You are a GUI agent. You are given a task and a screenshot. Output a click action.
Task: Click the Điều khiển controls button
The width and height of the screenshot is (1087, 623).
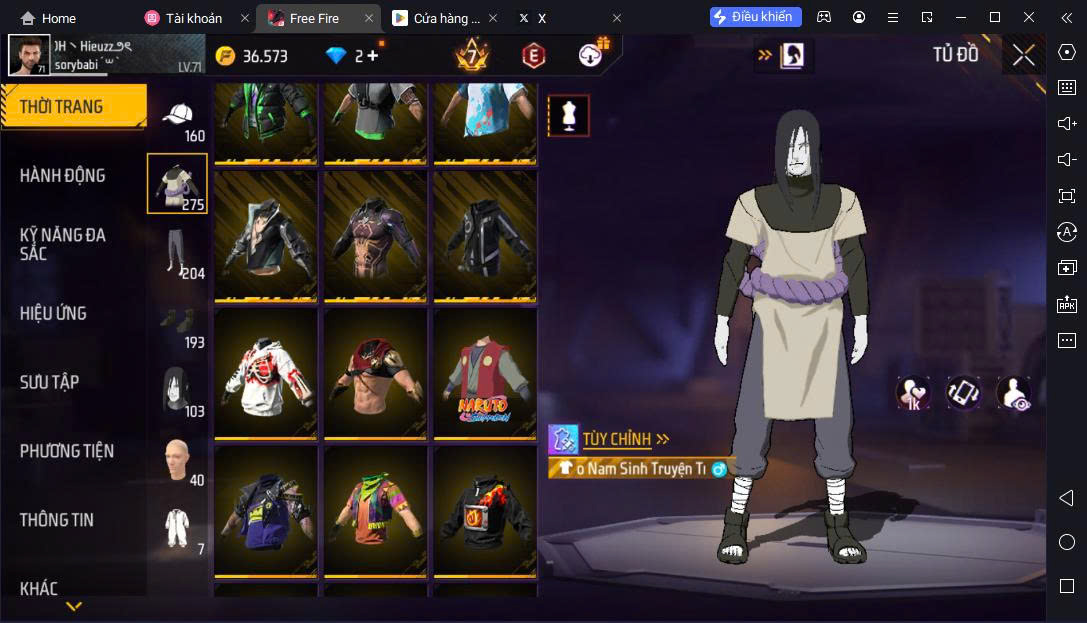click(755, 17)
